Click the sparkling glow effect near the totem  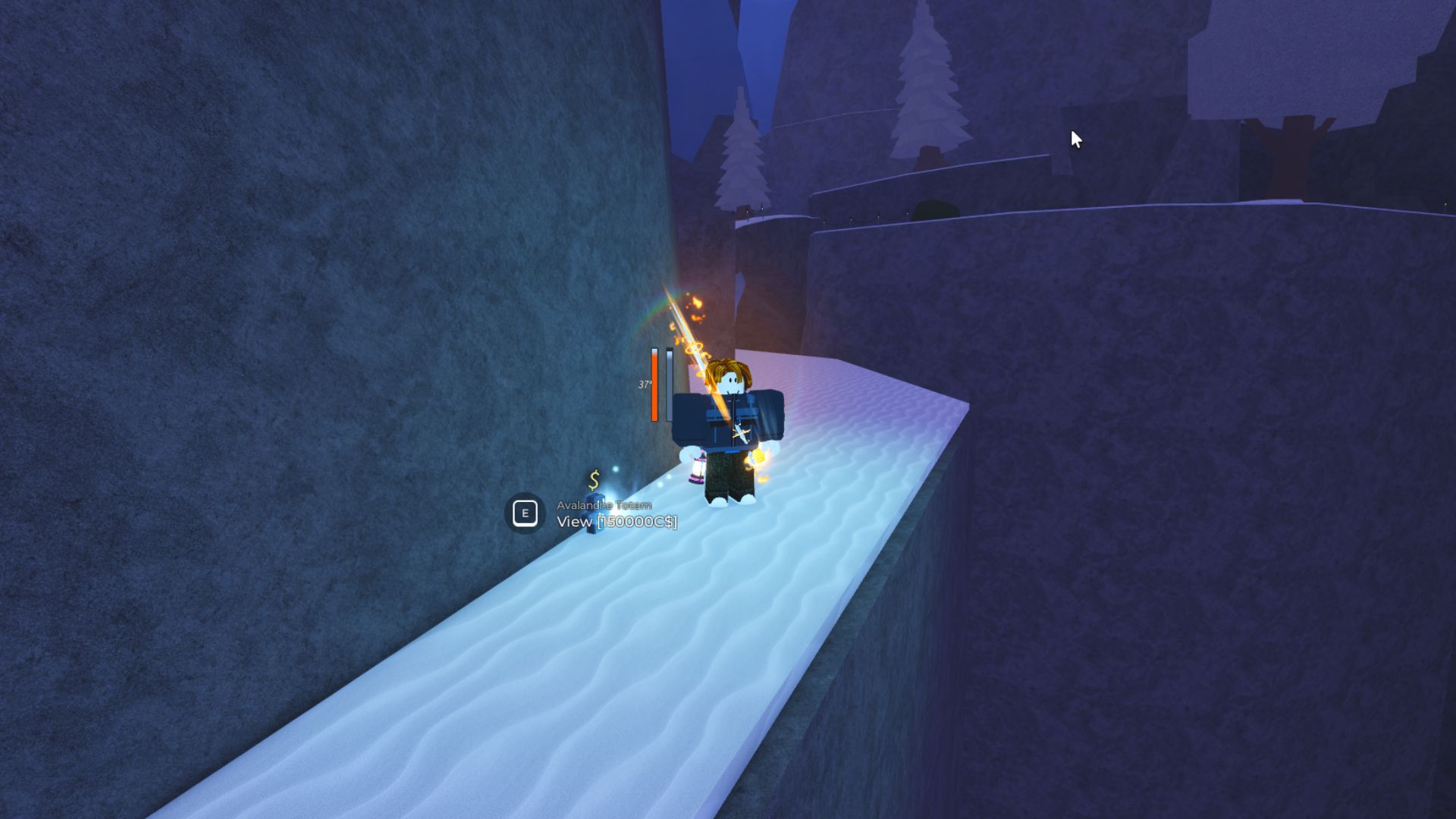[616, 471]
